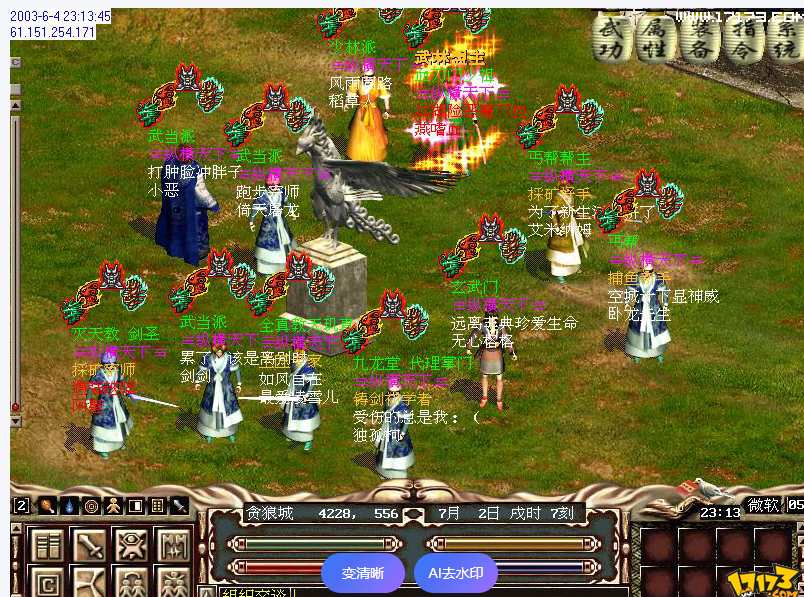Click the drumstick food icon in toolbar
This screenshot has width=804, height=597.
(47, 506)
